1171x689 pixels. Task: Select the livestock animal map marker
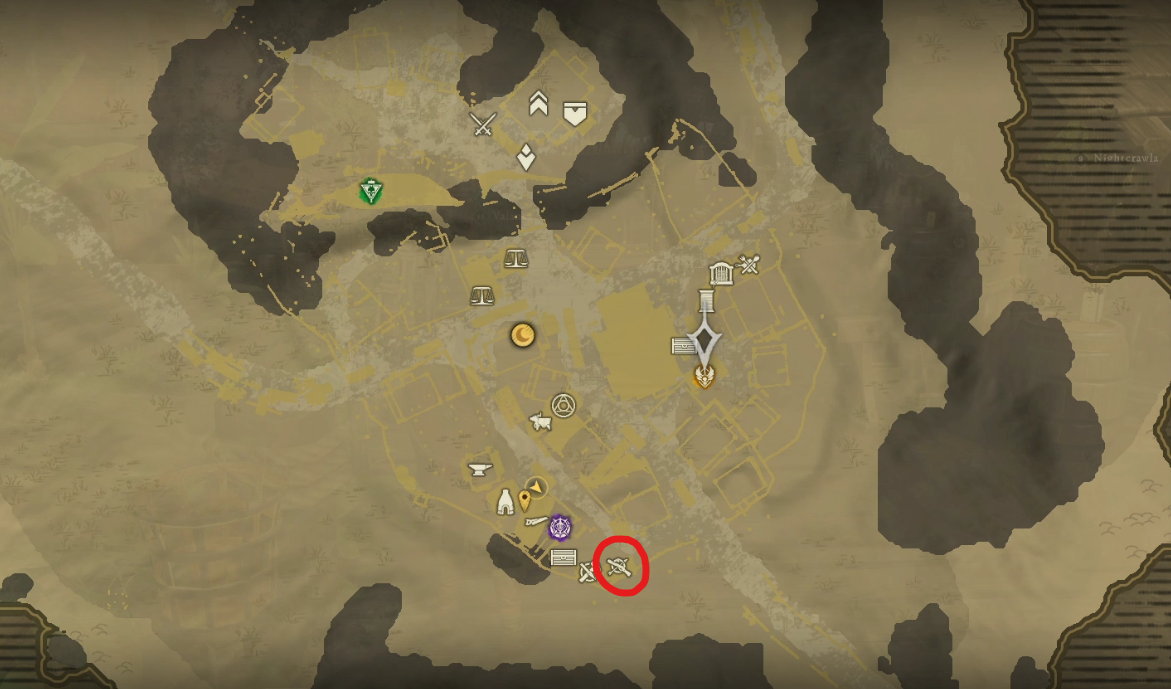click(x=541, y=422)
